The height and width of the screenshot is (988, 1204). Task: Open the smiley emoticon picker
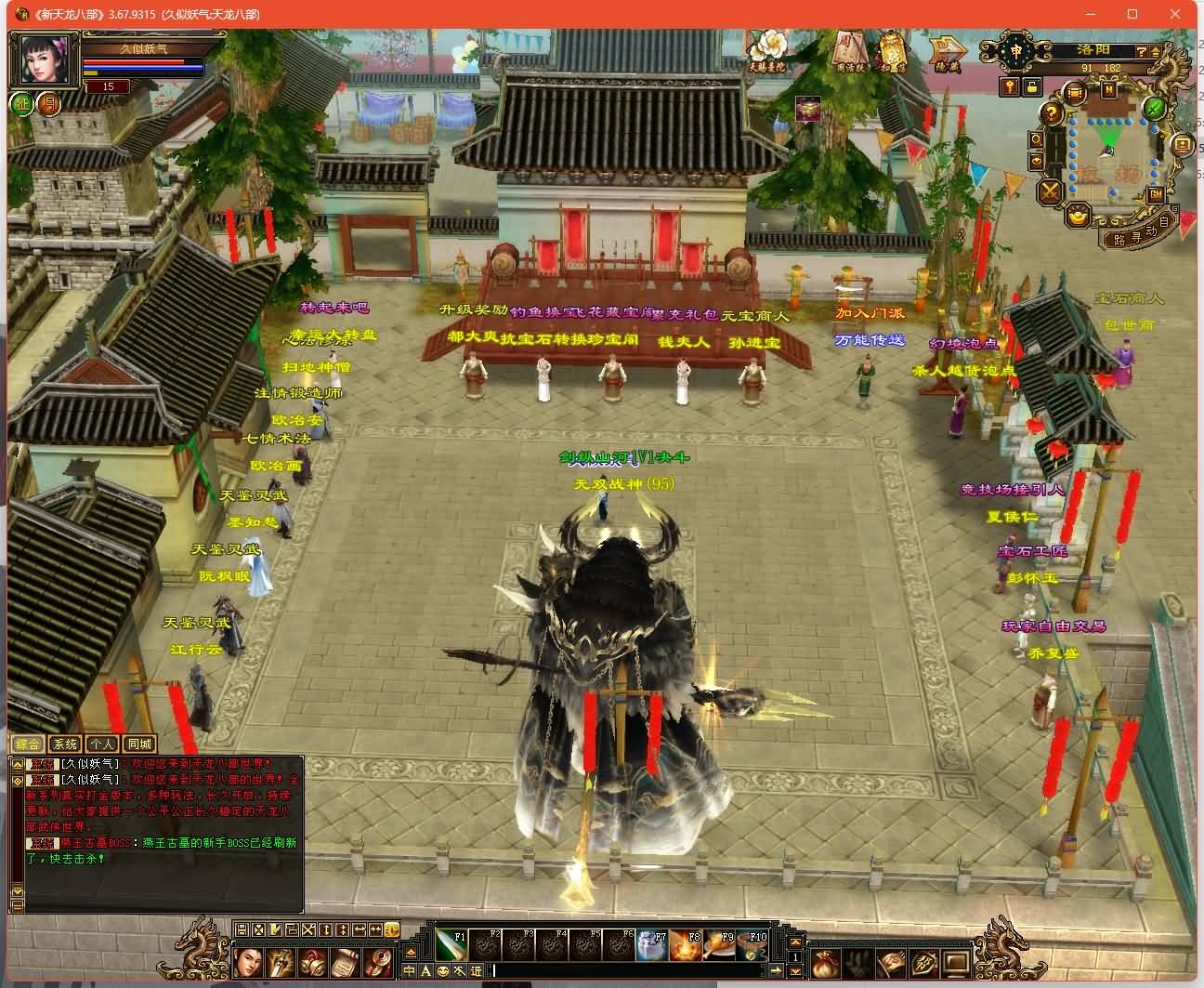[443, 971]
